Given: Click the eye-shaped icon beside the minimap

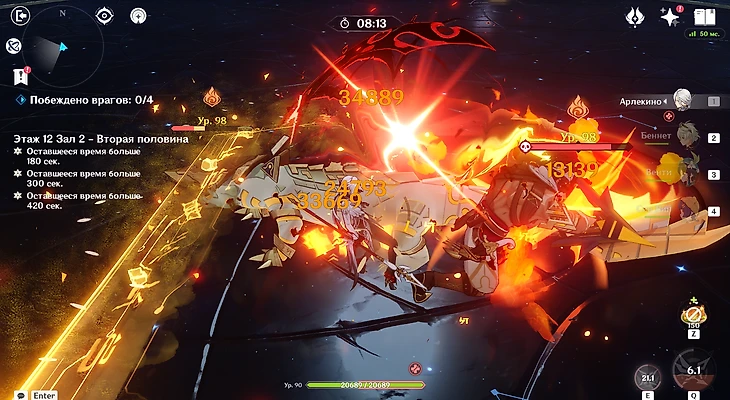Looking at the screenshot, I should click(104, 15).
